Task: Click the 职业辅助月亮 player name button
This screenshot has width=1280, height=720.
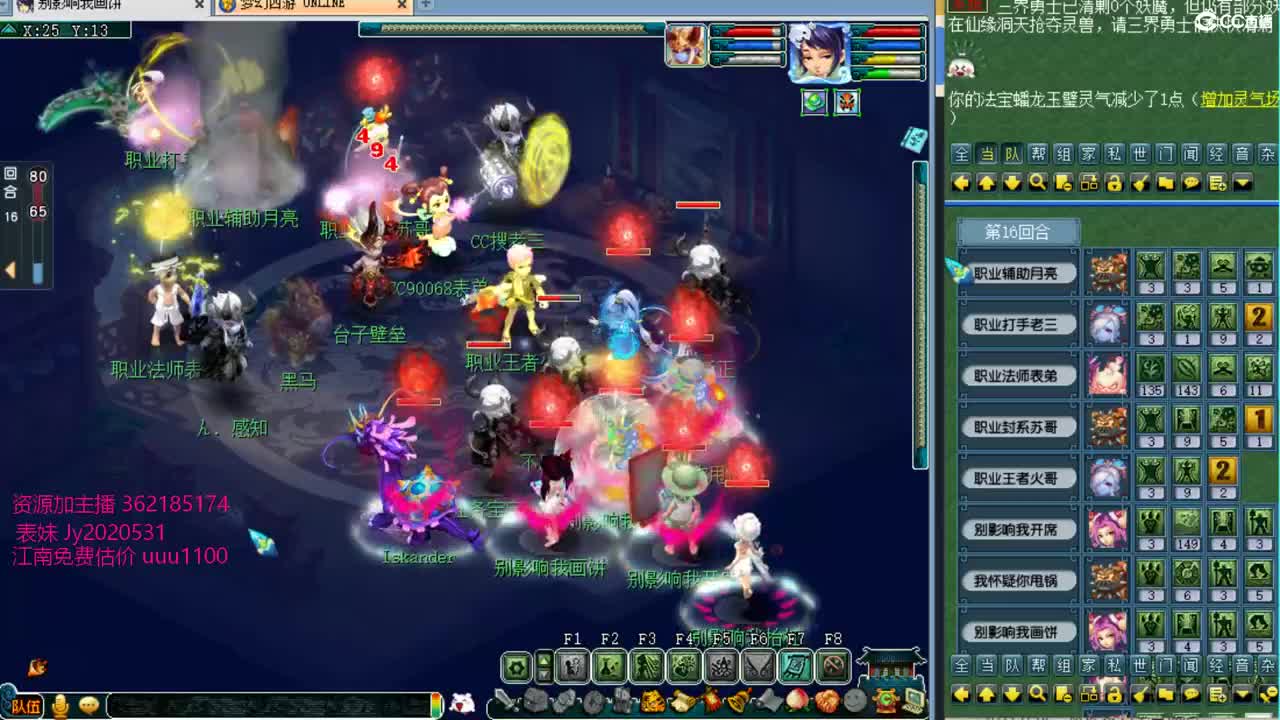Action: coord(1019,273)
